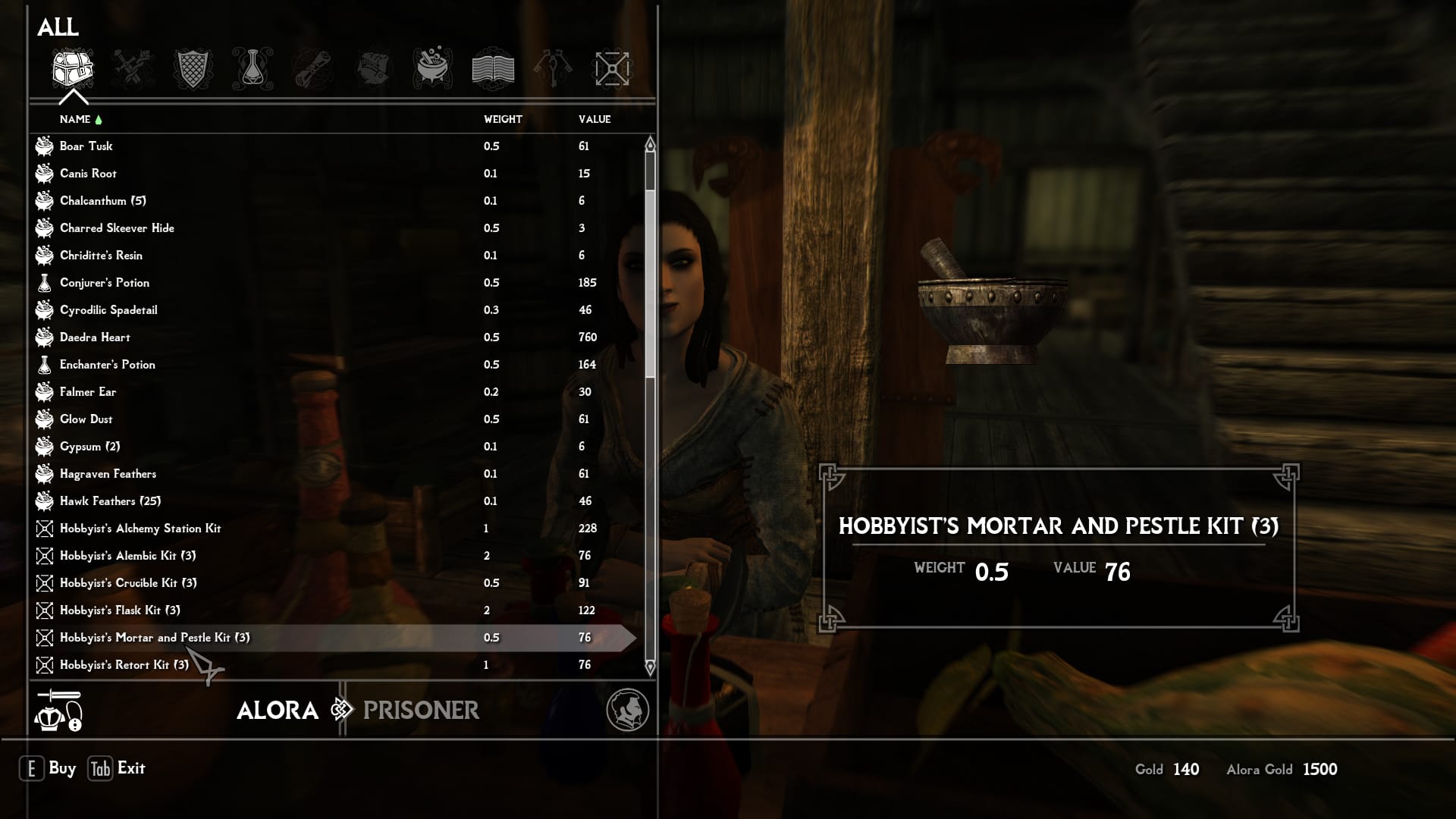Pick the Hobbyist's Retort Kit entry
This screenshot has height=819, width=1456.
point(124,665)
